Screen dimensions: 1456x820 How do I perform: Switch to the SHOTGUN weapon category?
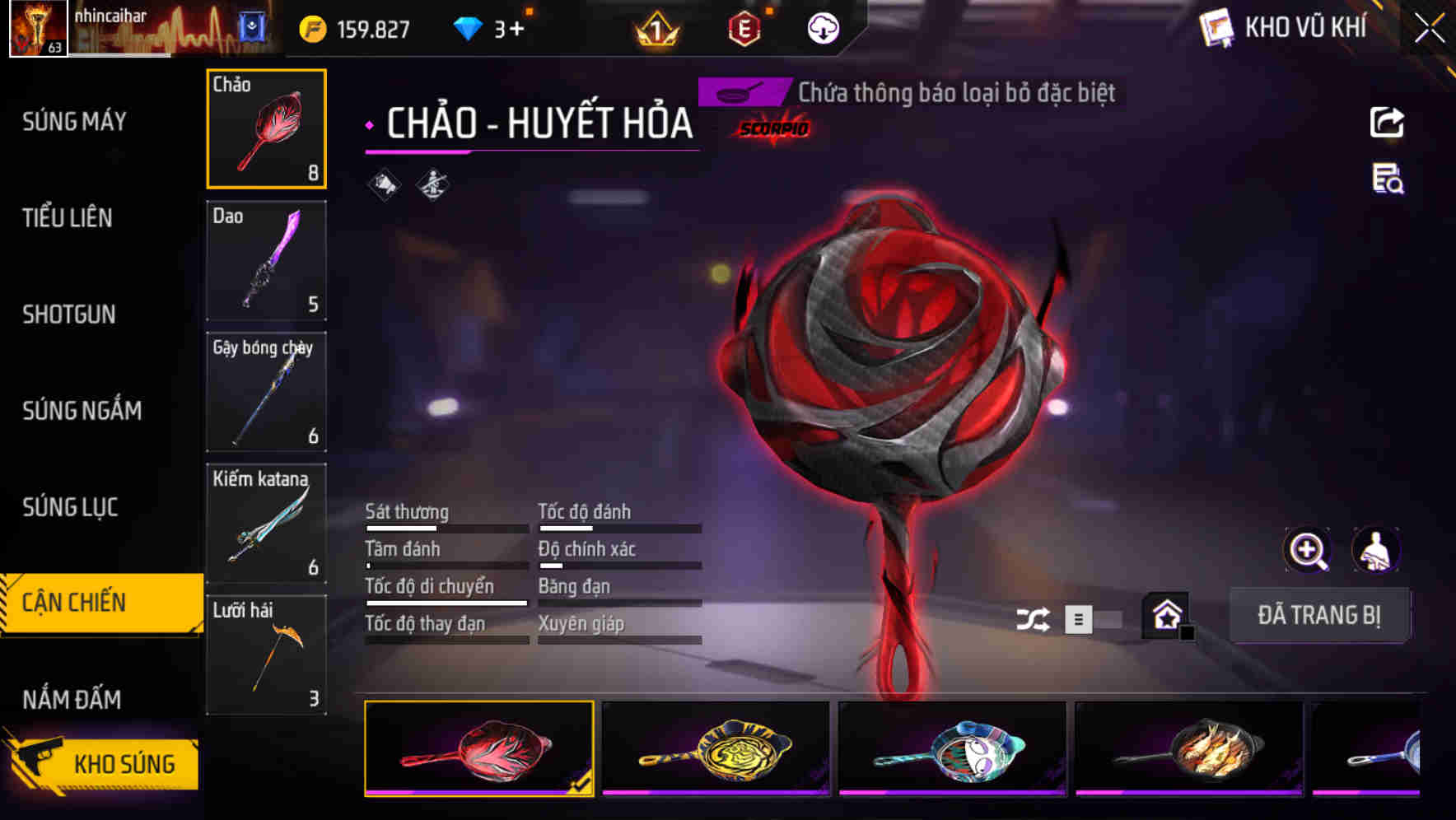[x=69, y=314]
